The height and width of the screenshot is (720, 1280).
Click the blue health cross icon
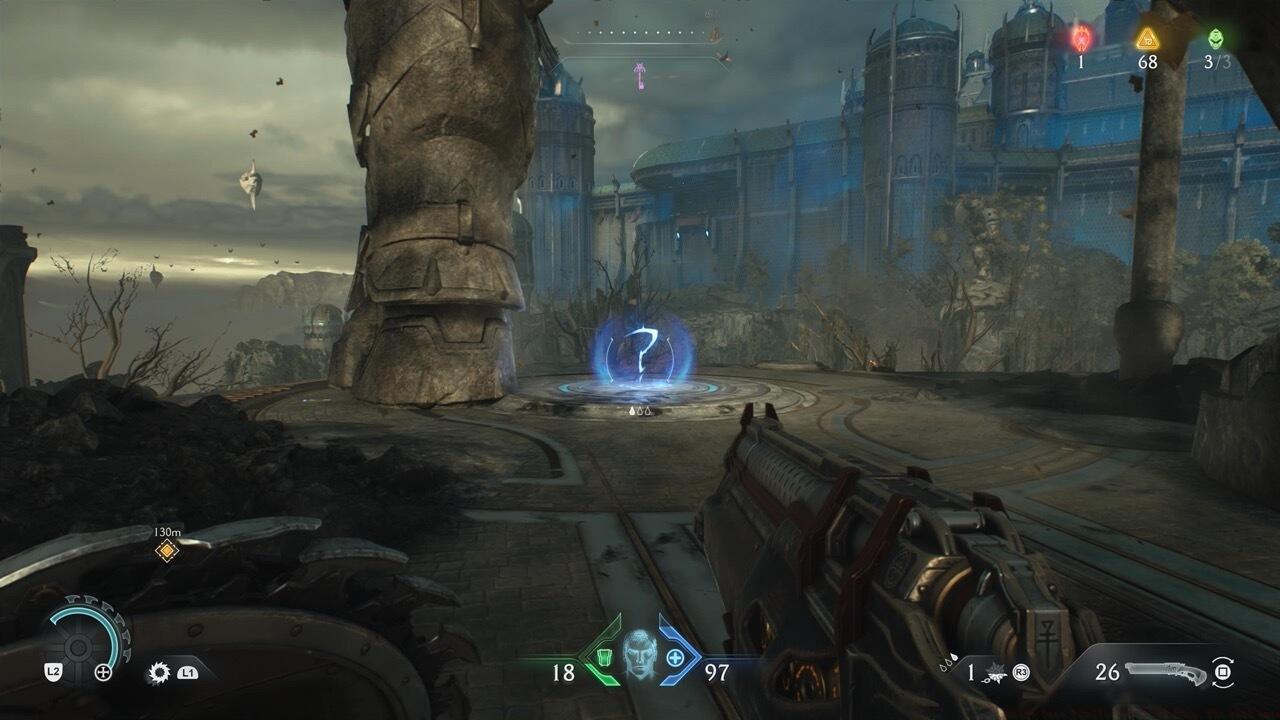[675, 658]
